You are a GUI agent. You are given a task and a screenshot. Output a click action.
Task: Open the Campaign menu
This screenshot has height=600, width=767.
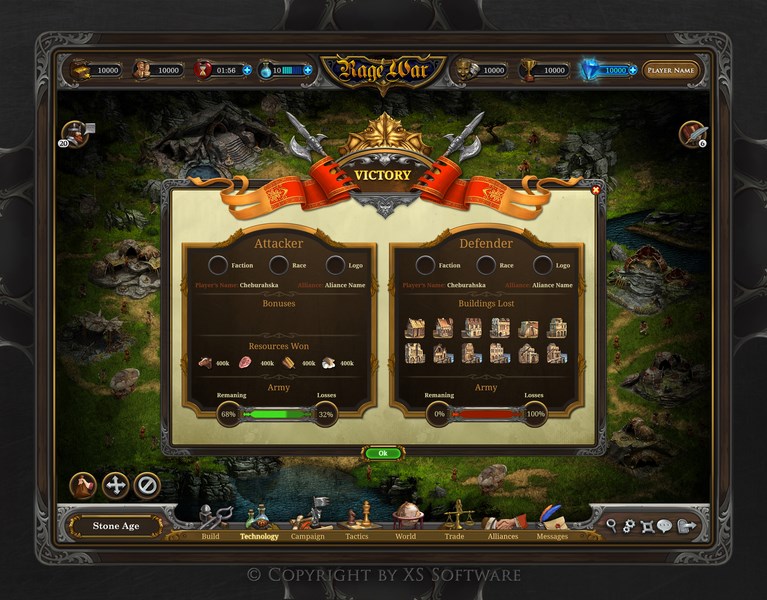pyautogui.click(x=308, y=521)
